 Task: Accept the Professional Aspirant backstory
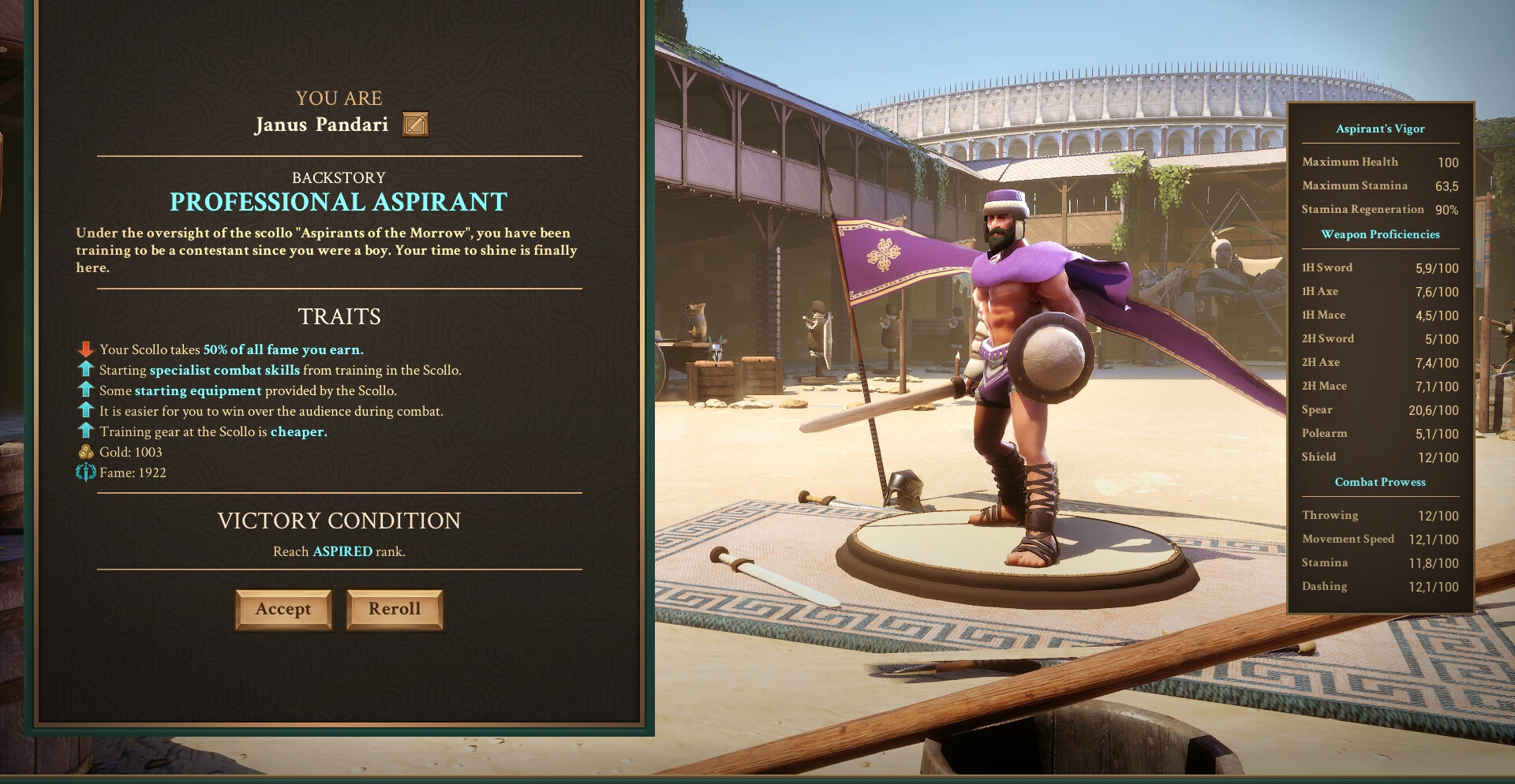[283, 609]
